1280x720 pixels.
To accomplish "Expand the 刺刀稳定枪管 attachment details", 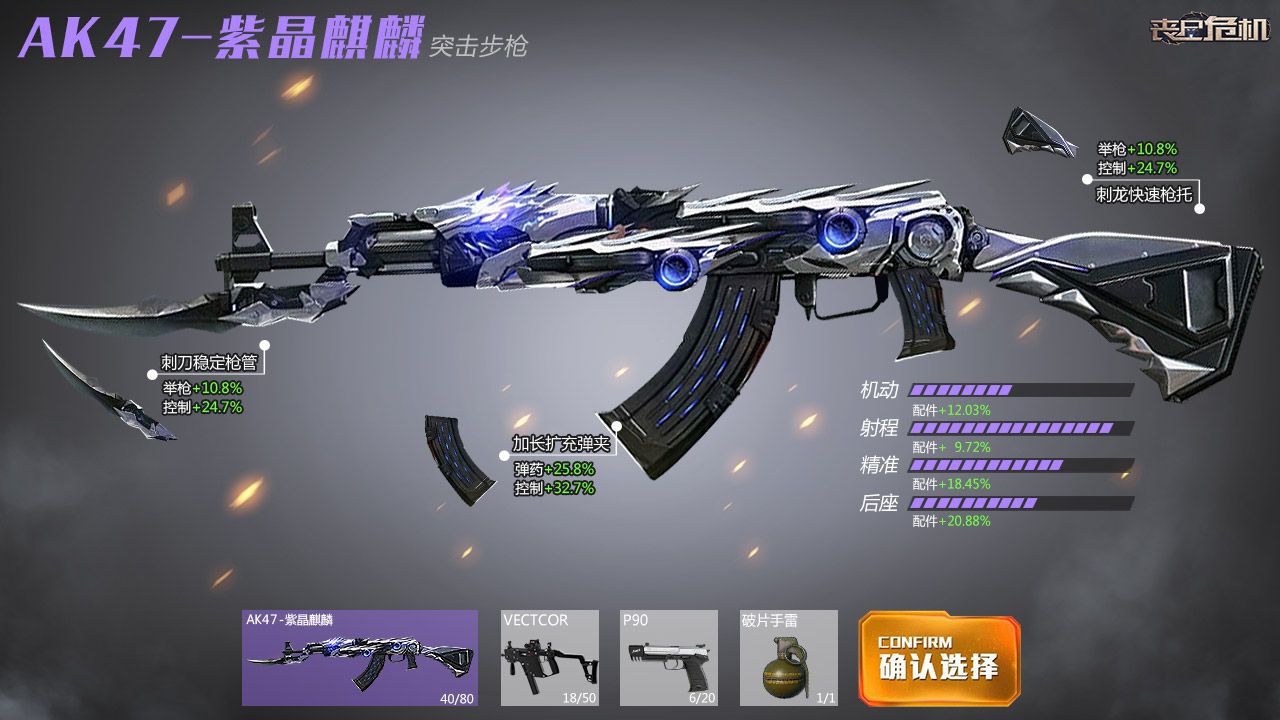I will 207,363.
